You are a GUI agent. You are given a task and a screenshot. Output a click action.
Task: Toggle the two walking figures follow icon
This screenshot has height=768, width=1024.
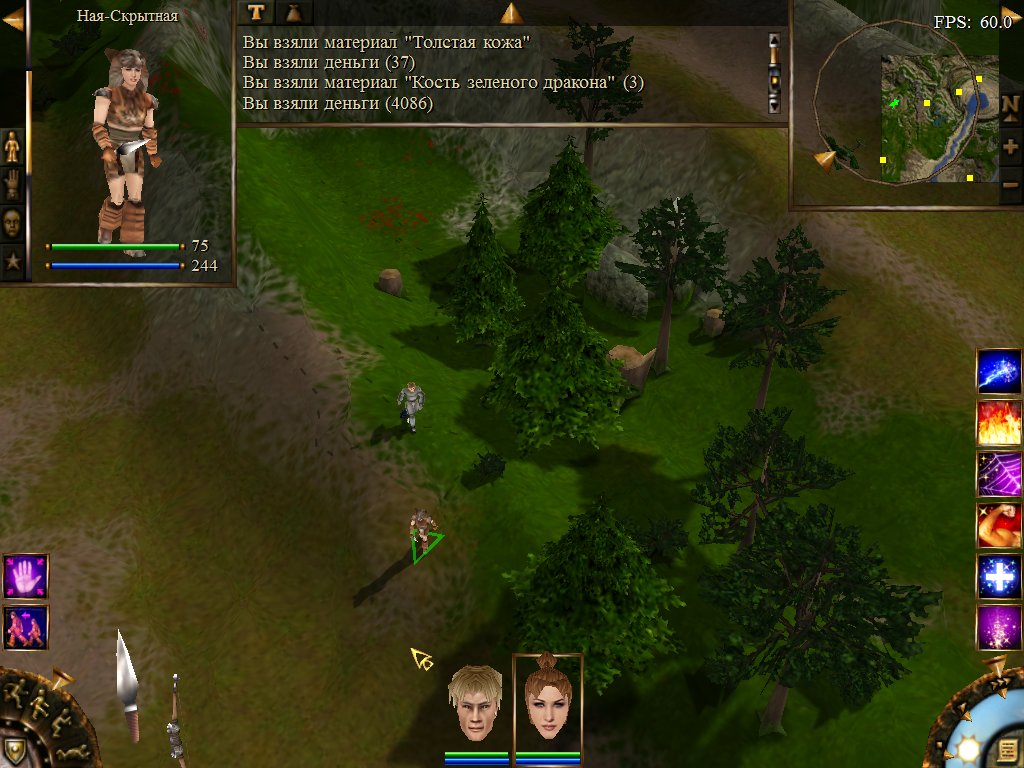pos(24,627)
